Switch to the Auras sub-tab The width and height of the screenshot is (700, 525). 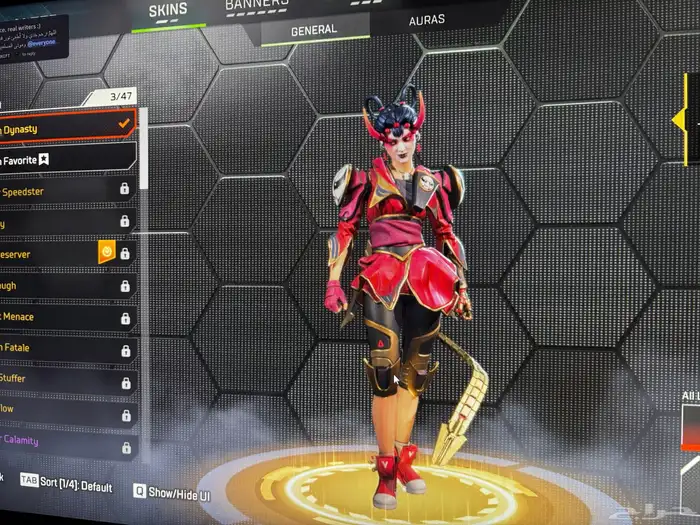pos(427,19)
